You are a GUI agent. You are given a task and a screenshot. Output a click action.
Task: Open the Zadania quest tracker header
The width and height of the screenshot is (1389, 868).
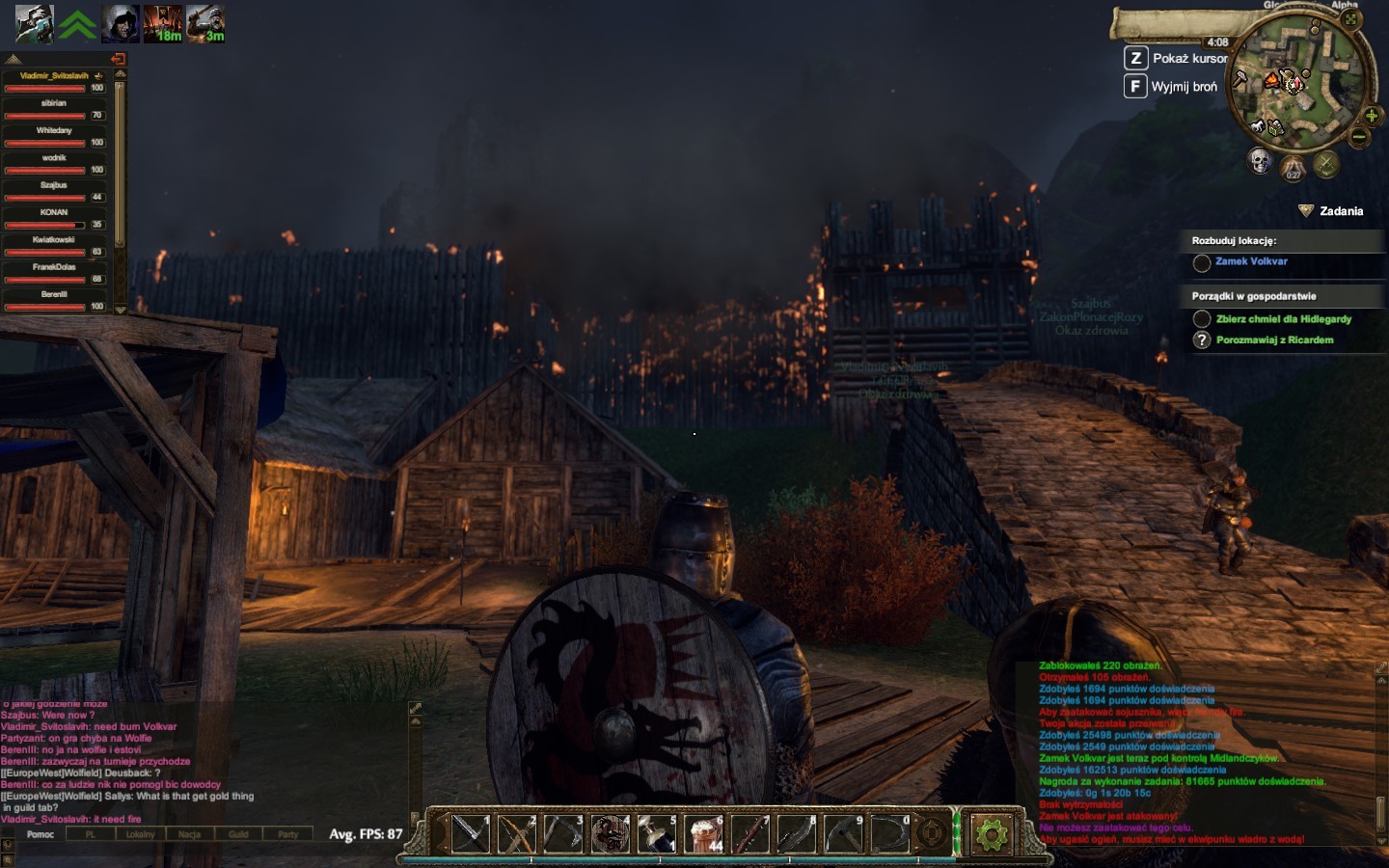(1341, 211)
